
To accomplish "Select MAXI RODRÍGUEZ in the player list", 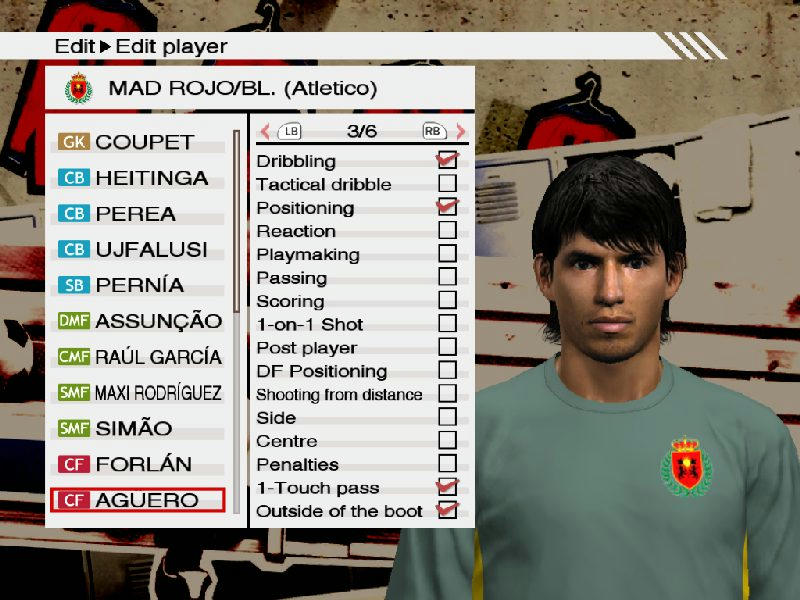I will point(138,393).
